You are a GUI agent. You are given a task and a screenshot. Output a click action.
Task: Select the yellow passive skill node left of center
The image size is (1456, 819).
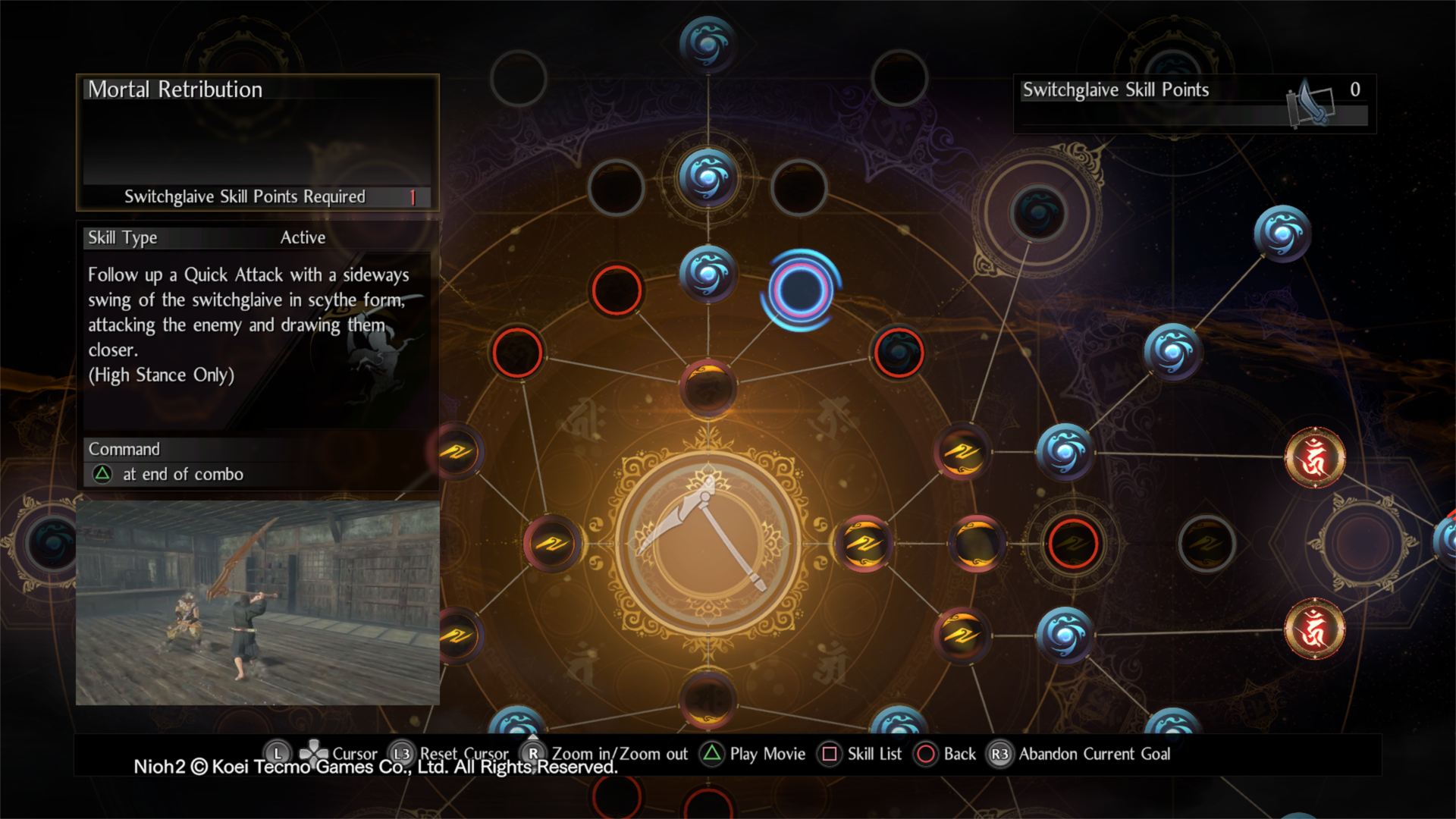[552, 543]
